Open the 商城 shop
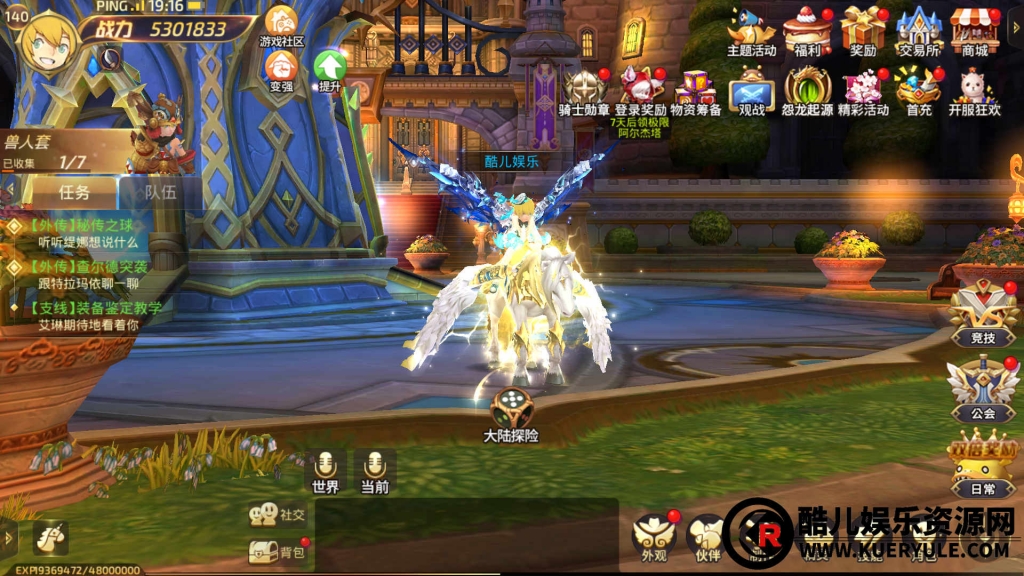The height and width of the screenshot is (576, 1024). tap(974, 31)
